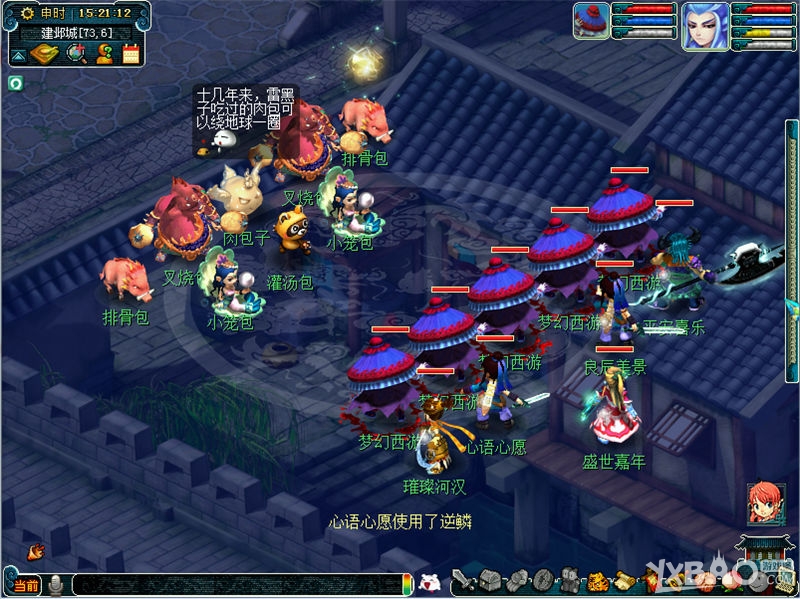Open the round shield toolbar icon
This screenshot has height=599, width=800.
point(543,580)
